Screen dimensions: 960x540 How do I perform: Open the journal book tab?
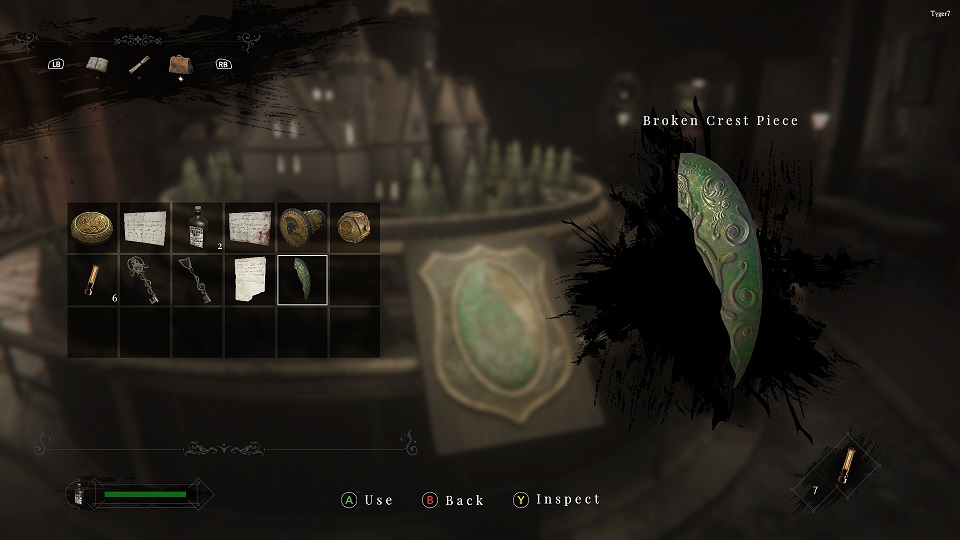(x=98, y=65)
